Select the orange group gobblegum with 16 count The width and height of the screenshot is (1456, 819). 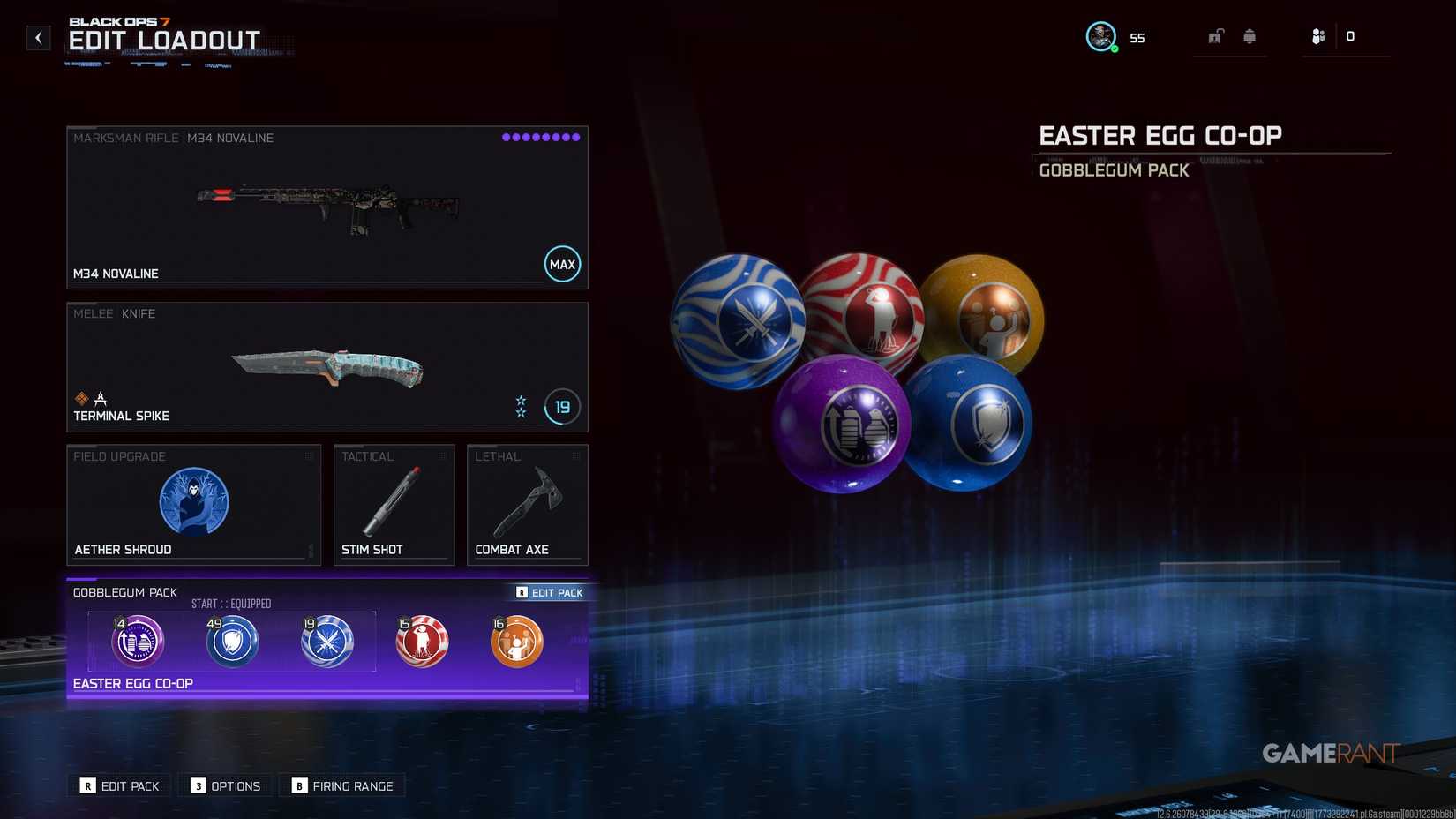(x=516, y=642)
